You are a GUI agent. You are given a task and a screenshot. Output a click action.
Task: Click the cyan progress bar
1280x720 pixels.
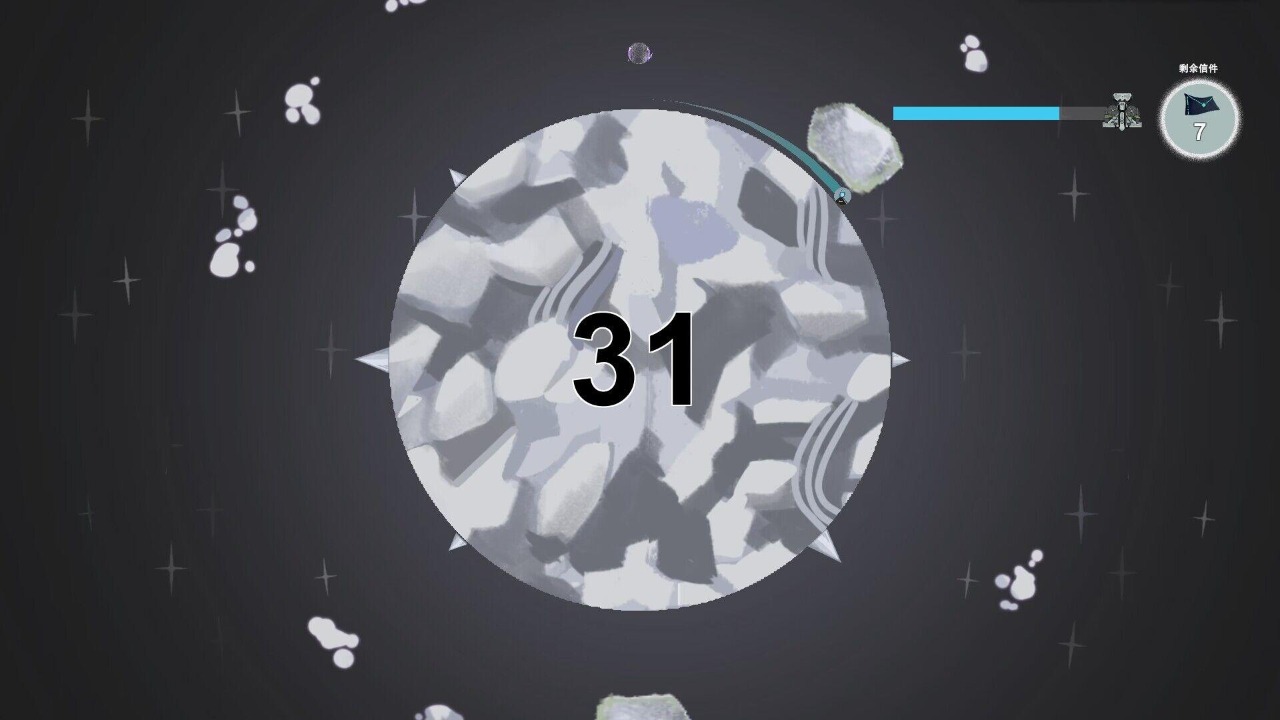(x=975, y=114)
